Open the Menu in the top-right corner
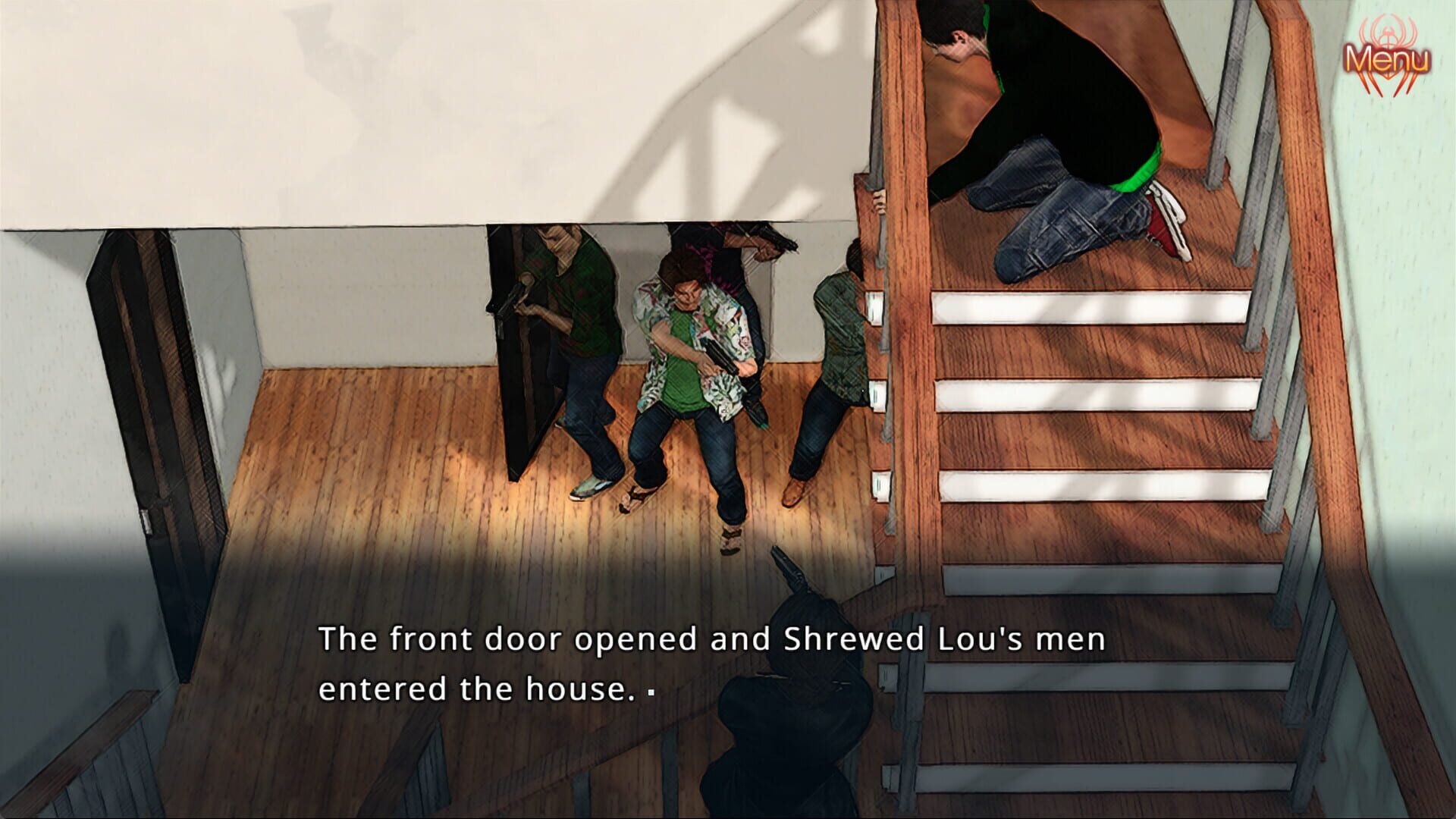The image size is (1456, 819). 1388,57
